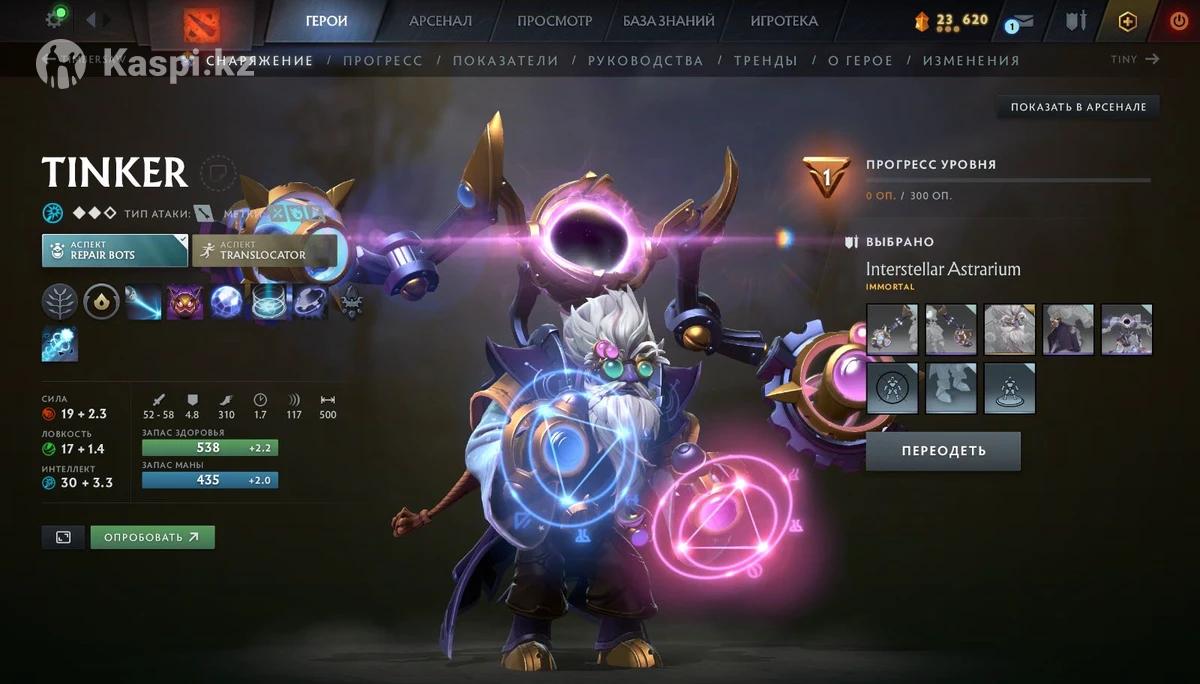Open the Арсенал tab in top menu
Screen dimensions: 1200x684
(440, 21)
